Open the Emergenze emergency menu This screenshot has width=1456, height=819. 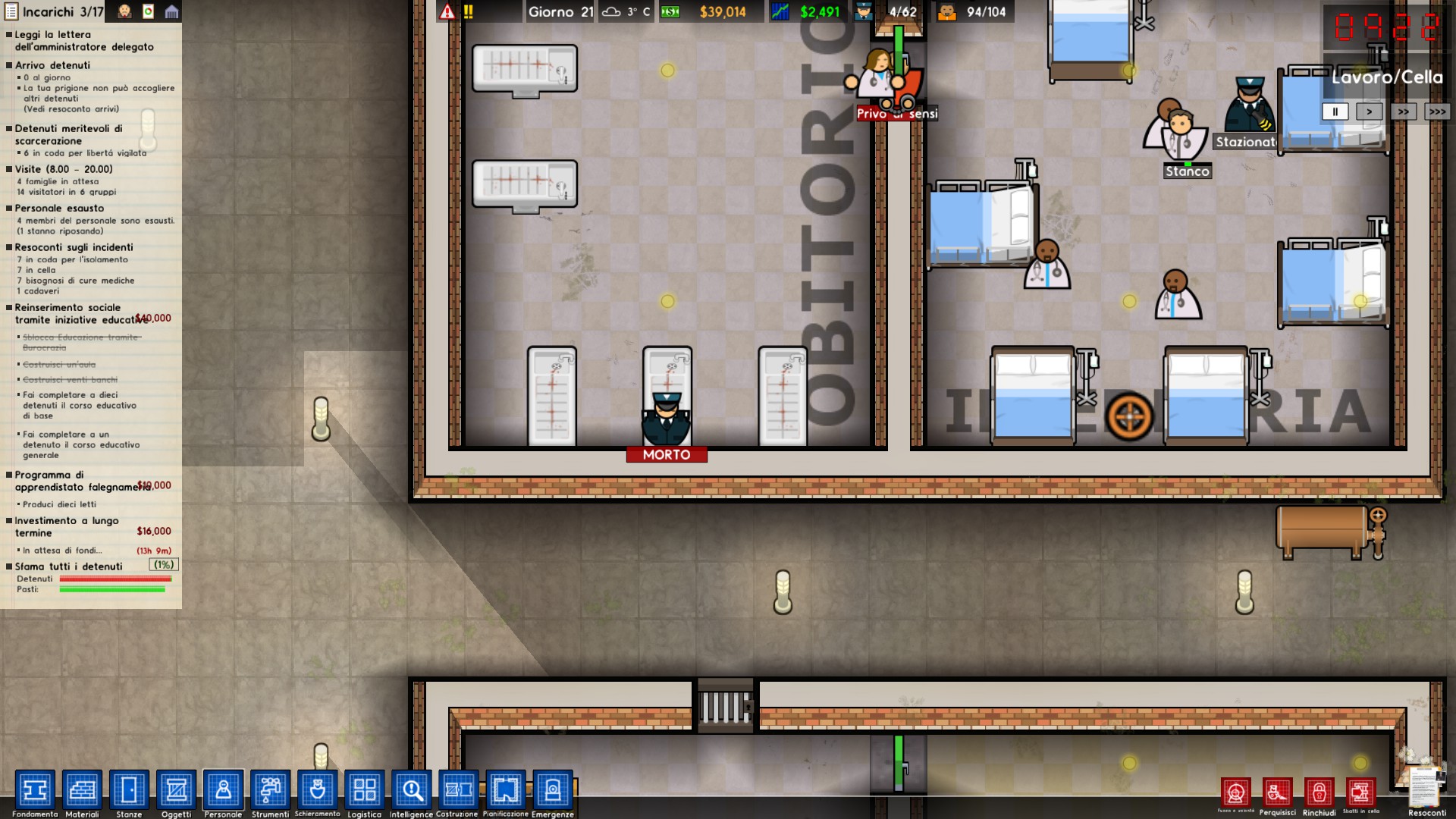pos(552,791)
